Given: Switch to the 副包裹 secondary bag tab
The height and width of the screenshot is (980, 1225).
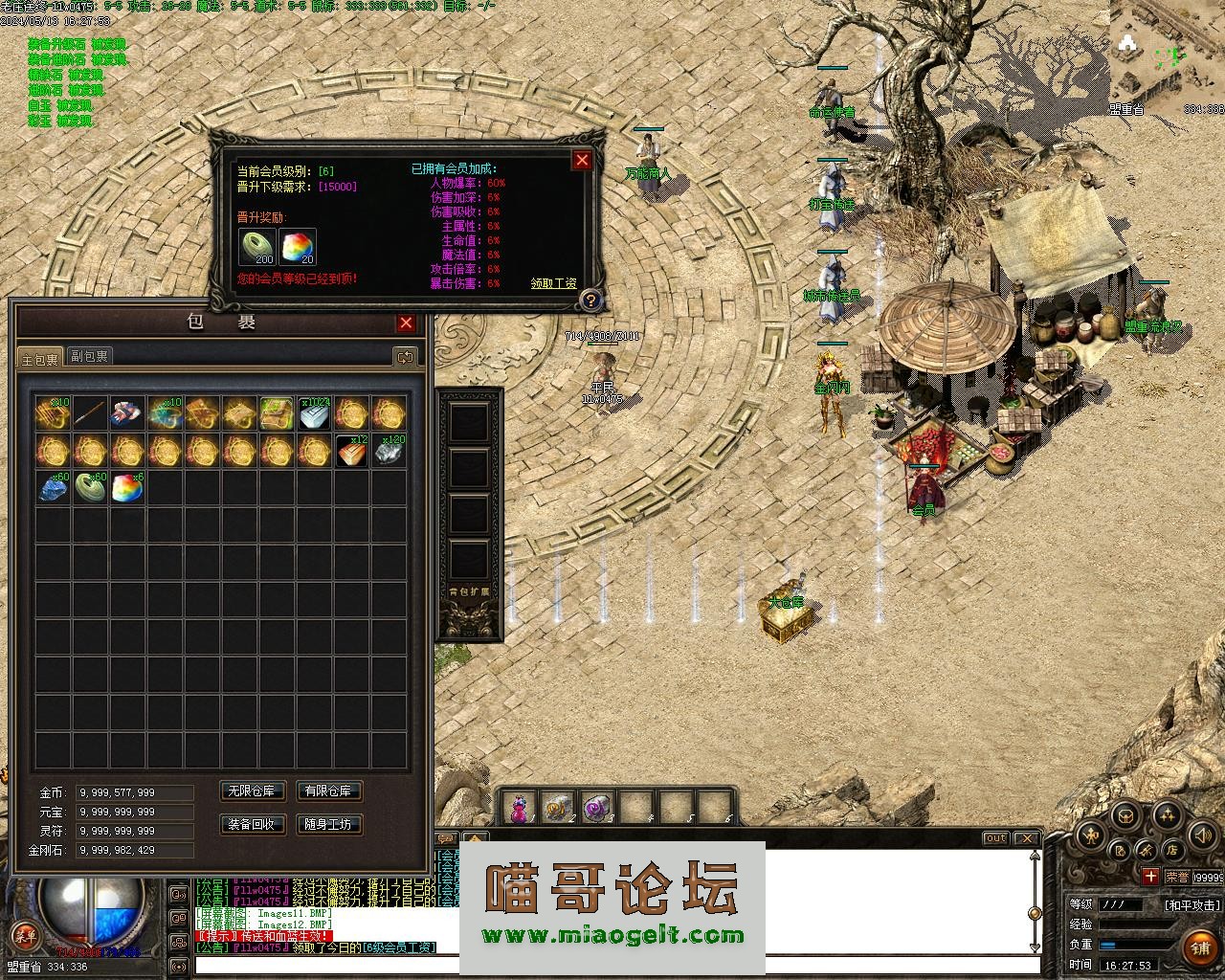Looking at the screenshot, I should click(90, 356).
